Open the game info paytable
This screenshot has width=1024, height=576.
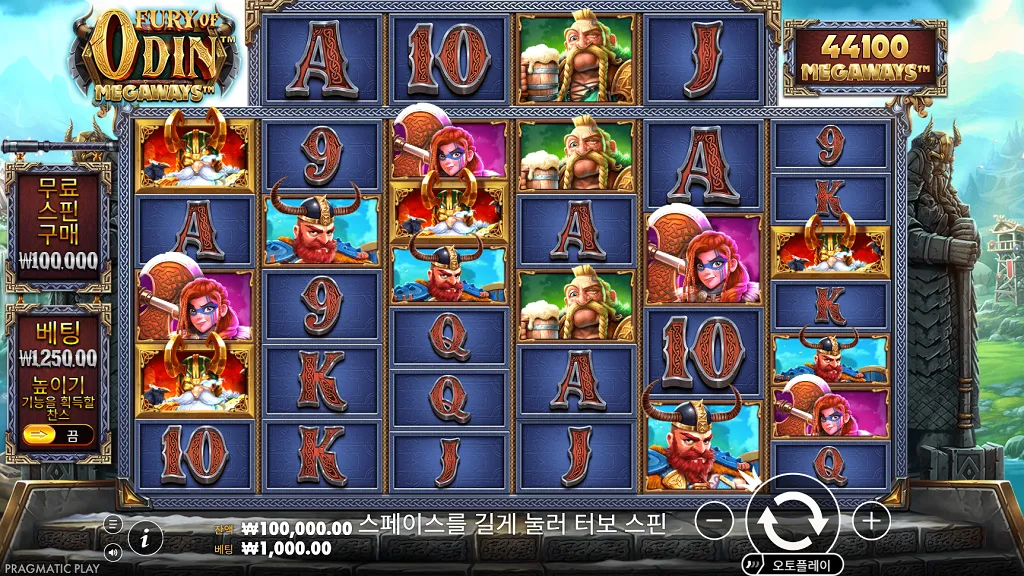point(145,538)
